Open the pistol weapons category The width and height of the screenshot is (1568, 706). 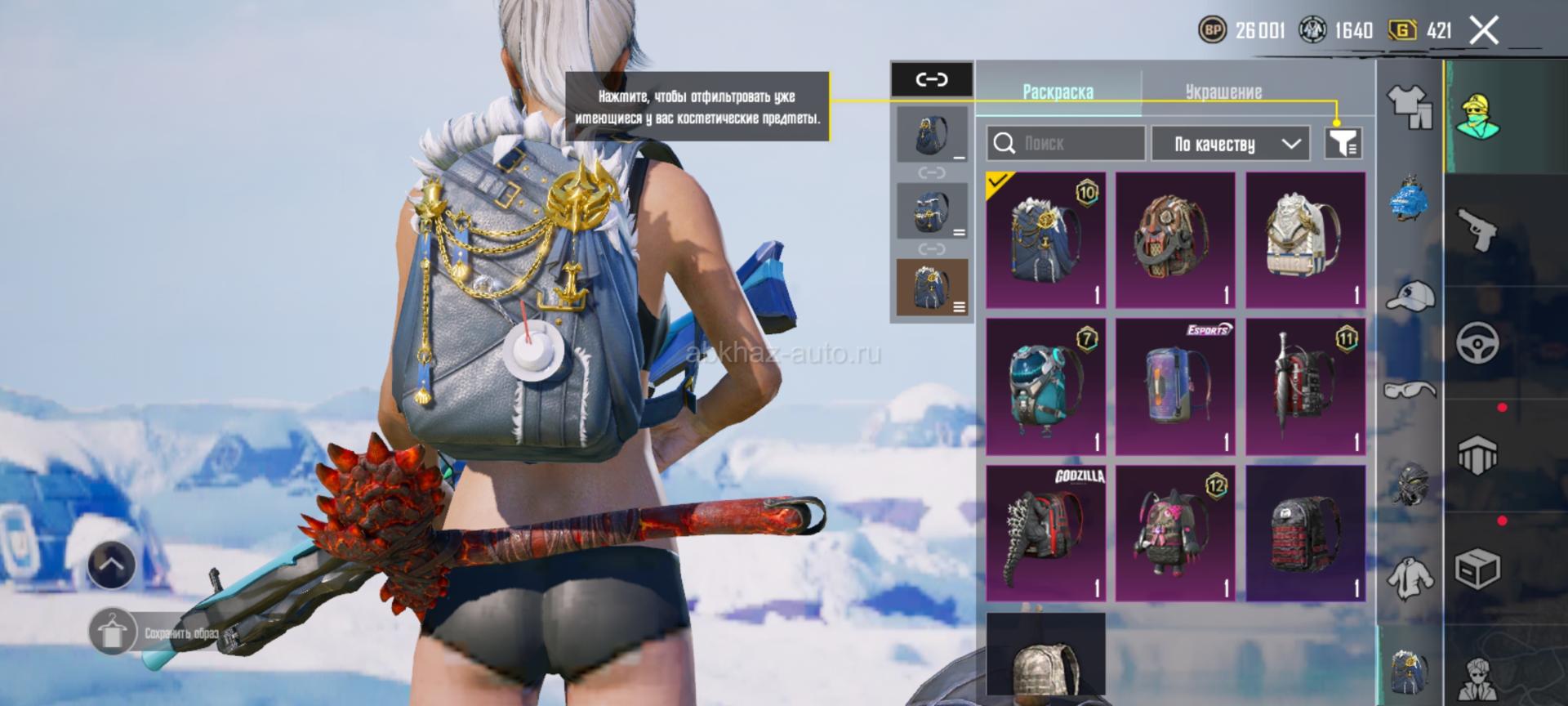[x=1477, y=230]
